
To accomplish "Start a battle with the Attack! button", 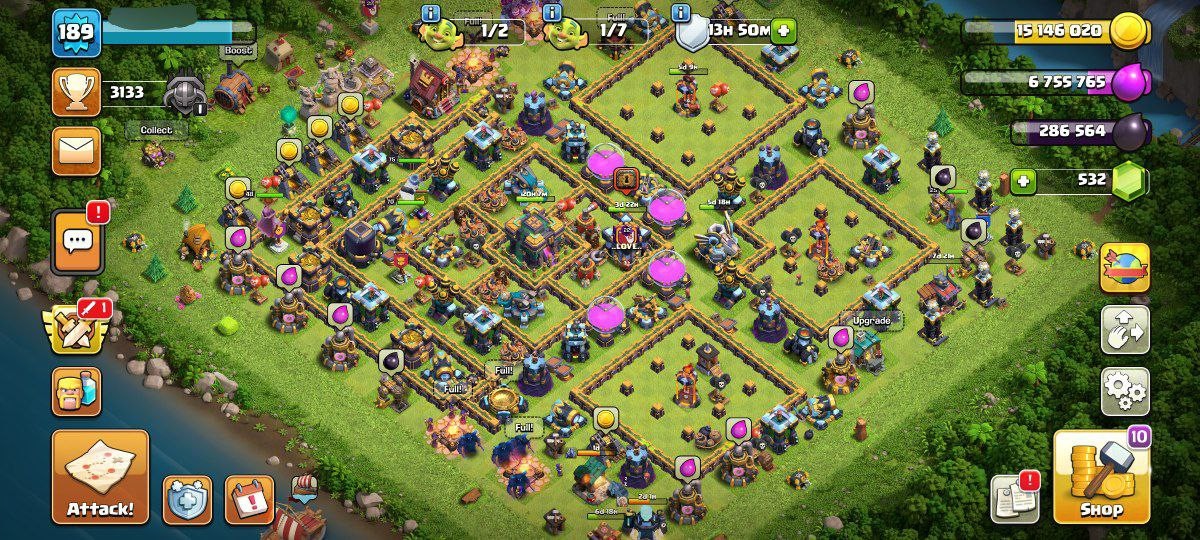I will point(100,477).
